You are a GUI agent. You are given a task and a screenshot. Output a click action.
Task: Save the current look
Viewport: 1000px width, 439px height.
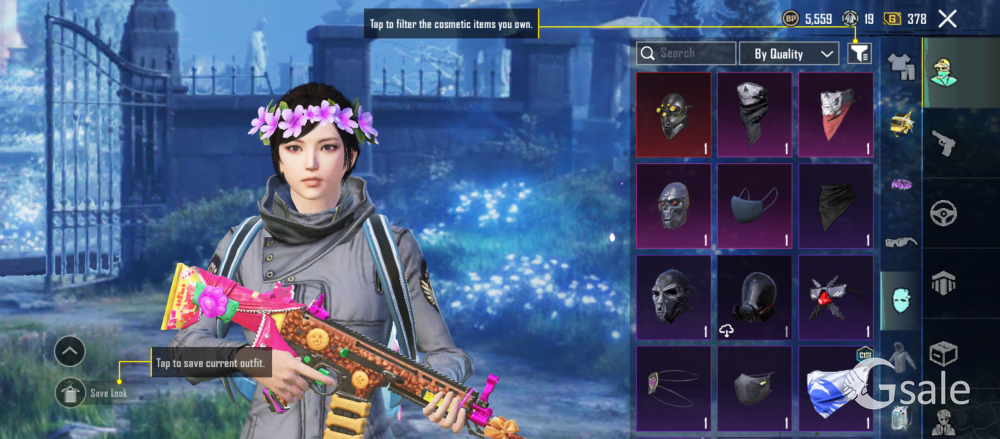tap(70, 393)
